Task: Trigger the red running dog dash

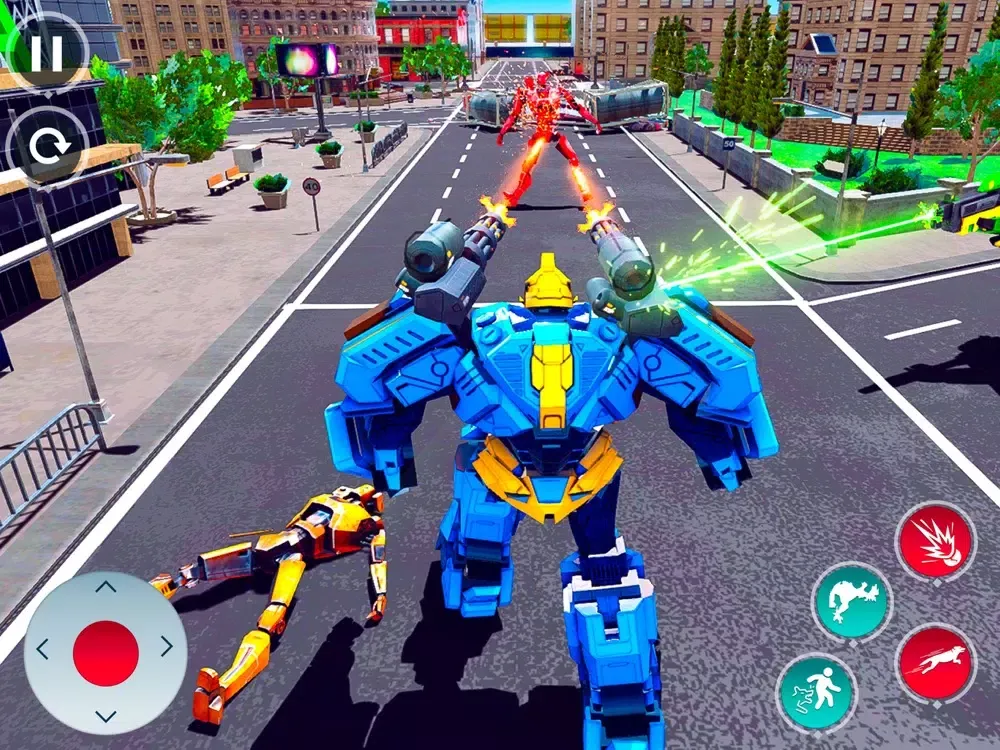Action: pyautogui.click(x=935, y=663)
